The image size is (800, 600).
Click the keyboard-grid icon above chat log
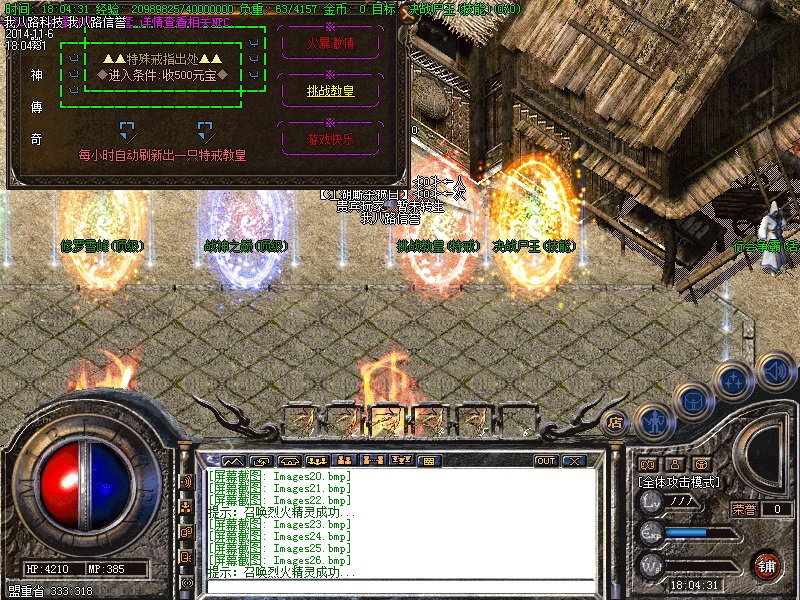click(x=428, y=461)
